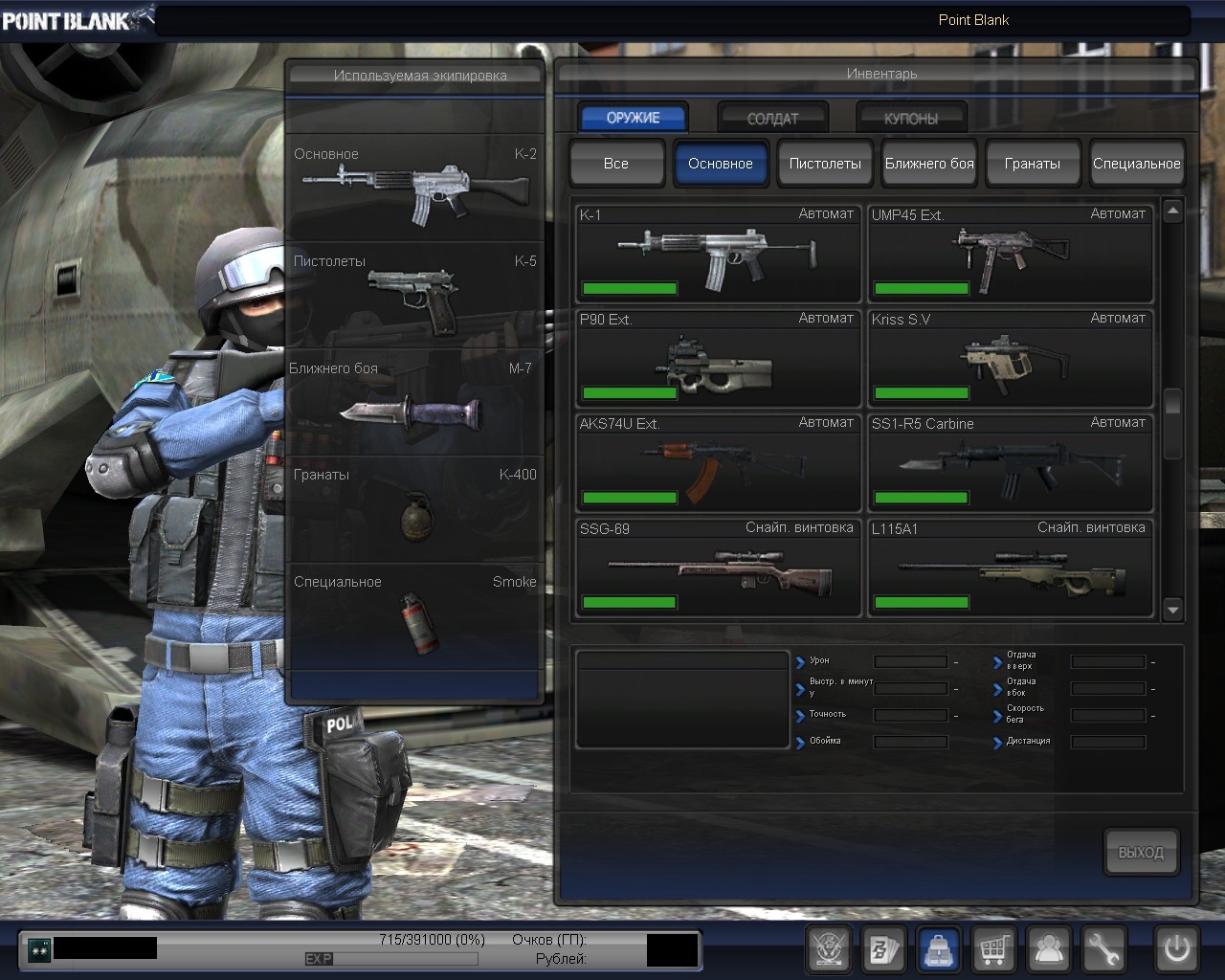Choose the L115A1 sniper rifle
This screenshot has width=1225, height=980.
coord(1010,568)
